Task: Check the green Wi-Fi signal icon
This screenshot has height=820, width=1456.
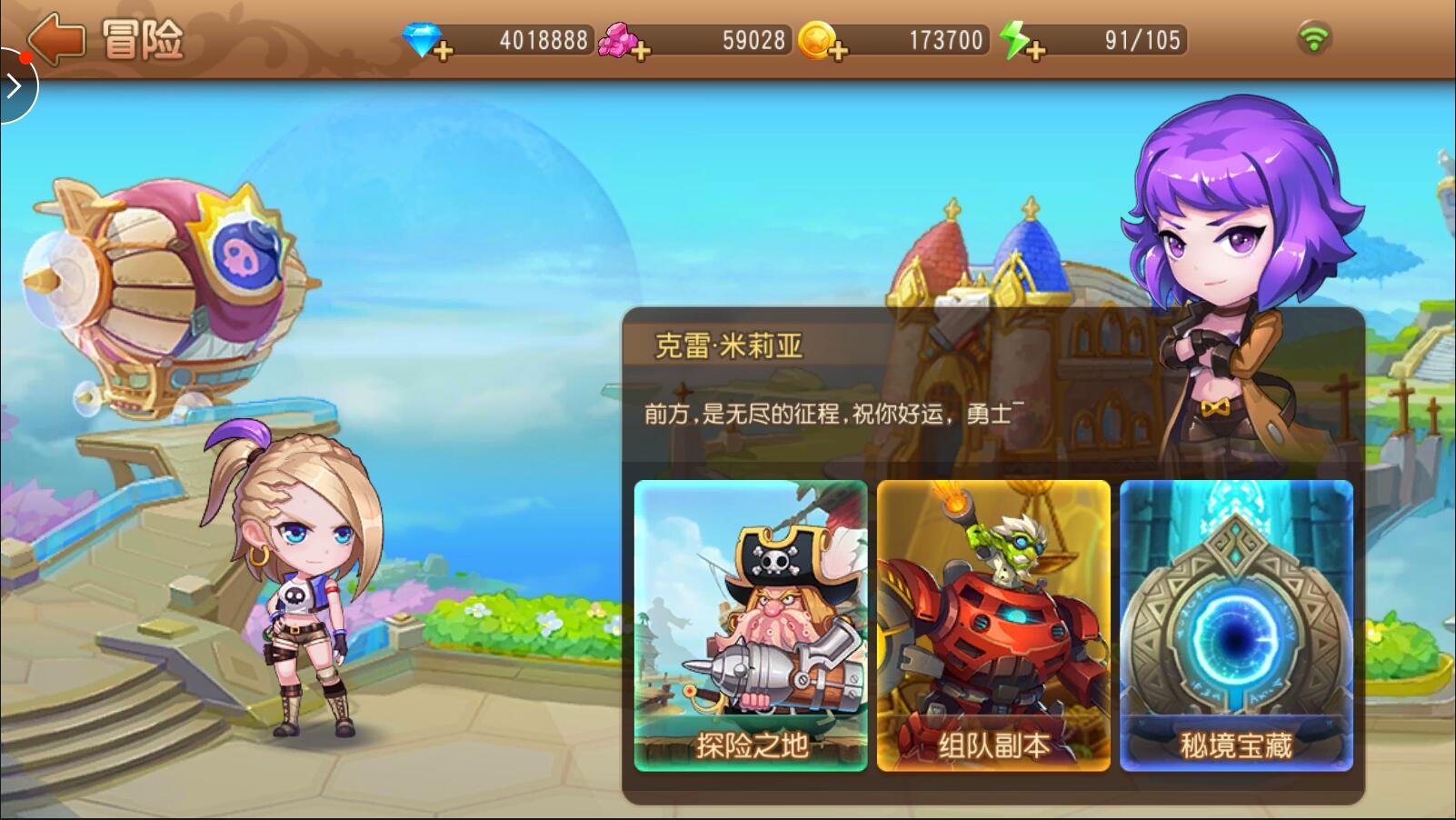Action: [x=1313, y=38]
